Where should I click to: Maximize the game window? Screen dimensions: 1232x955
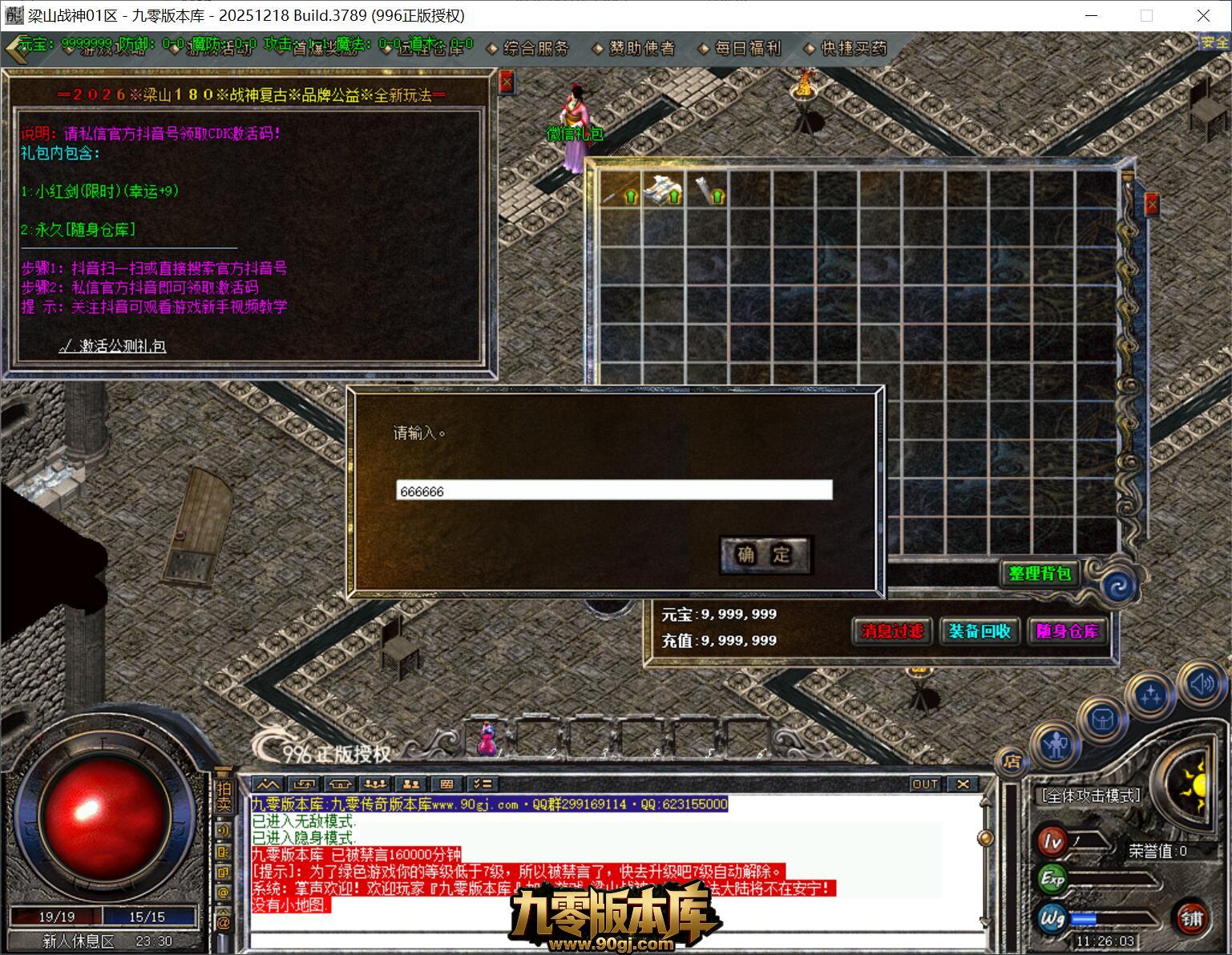pyautogui.click(x=1146, y=15)
